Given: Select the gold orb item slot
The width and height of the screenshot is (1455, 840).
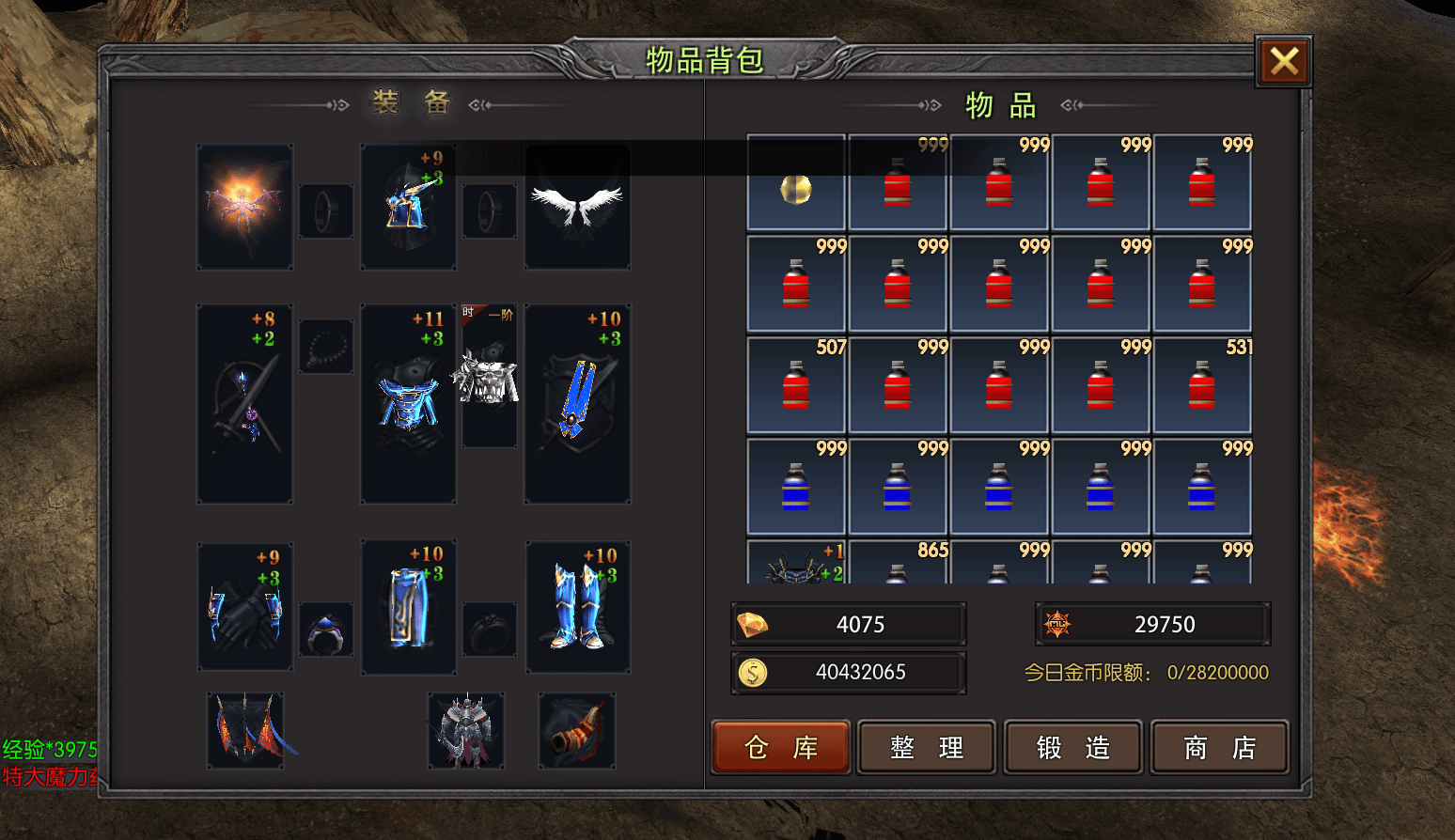Looking at the screenshot, I should click(796, 183).
